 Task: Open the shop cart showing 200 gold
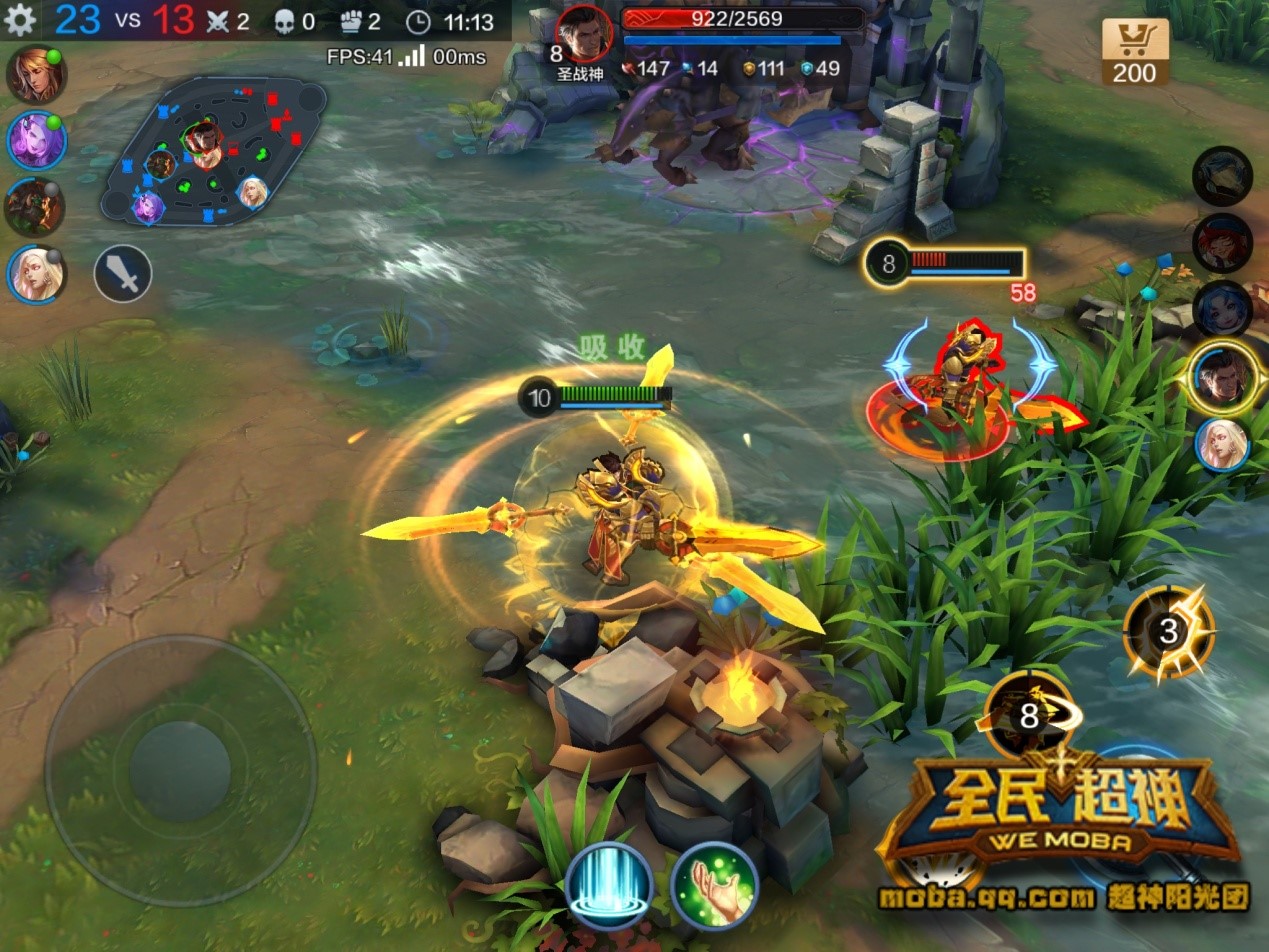coord(1135,51)
